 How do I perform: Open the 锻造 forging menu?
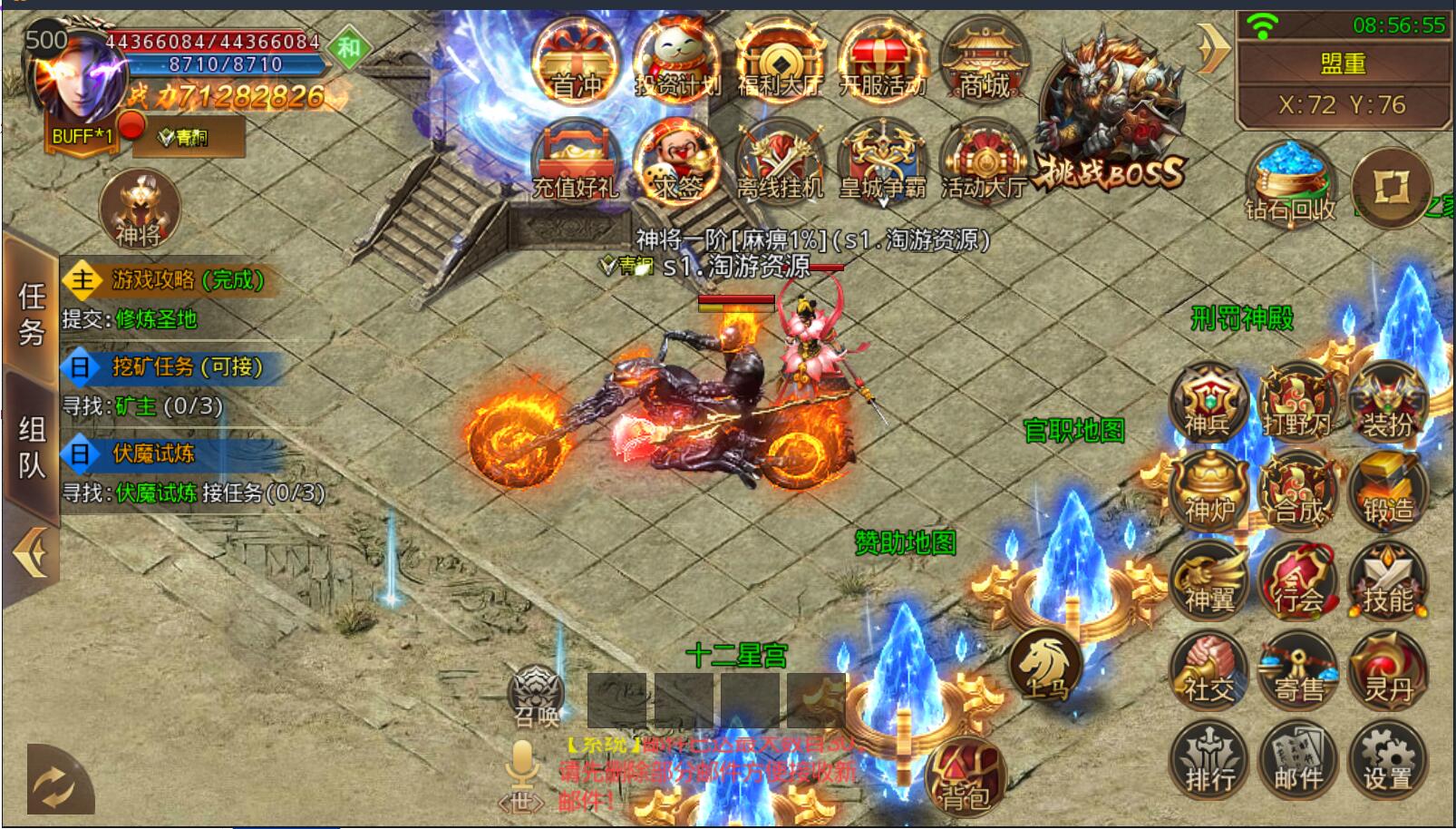coord(1387,493)
